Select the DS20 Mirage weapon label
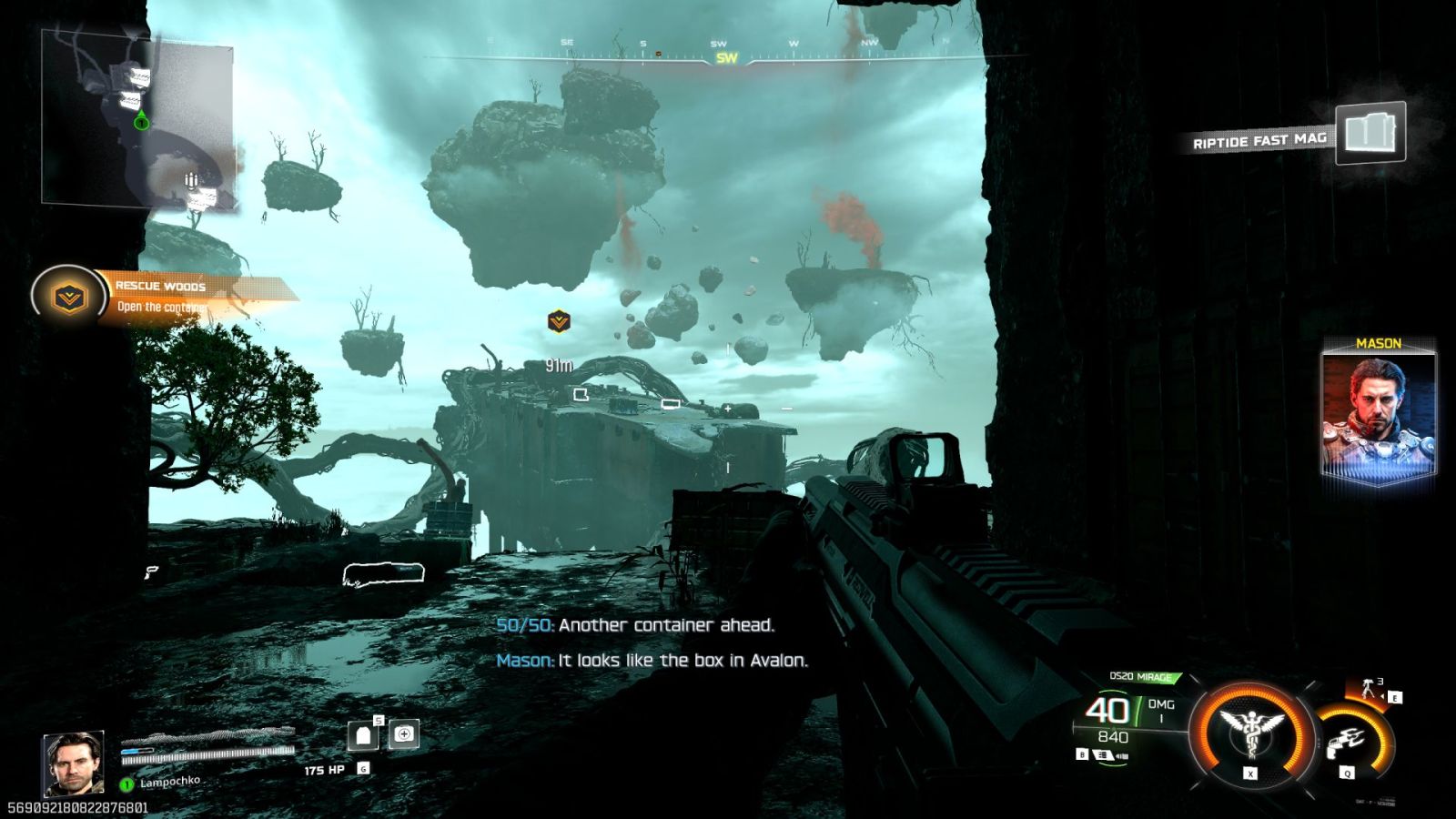1456x819 pixels. click(1141, 677)
